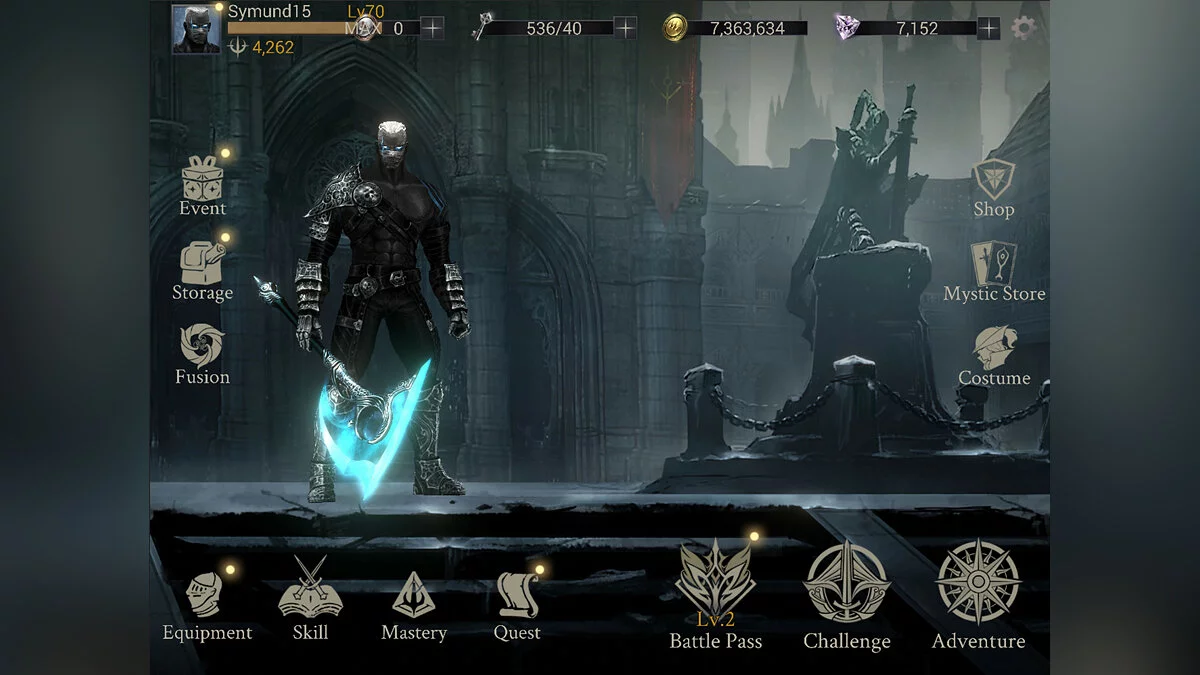The height and width of the screenshot is (675, 1200).
Task: Buy more gems with plus button
Action: point(988,28)
